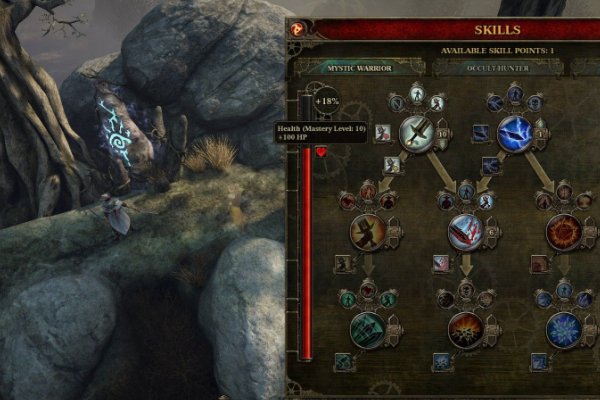Image resolution: width=600 pixels, height=400 pixels.
Task: Click the red swirl emblem beside the Skills title
Action: tap(298, 30)
